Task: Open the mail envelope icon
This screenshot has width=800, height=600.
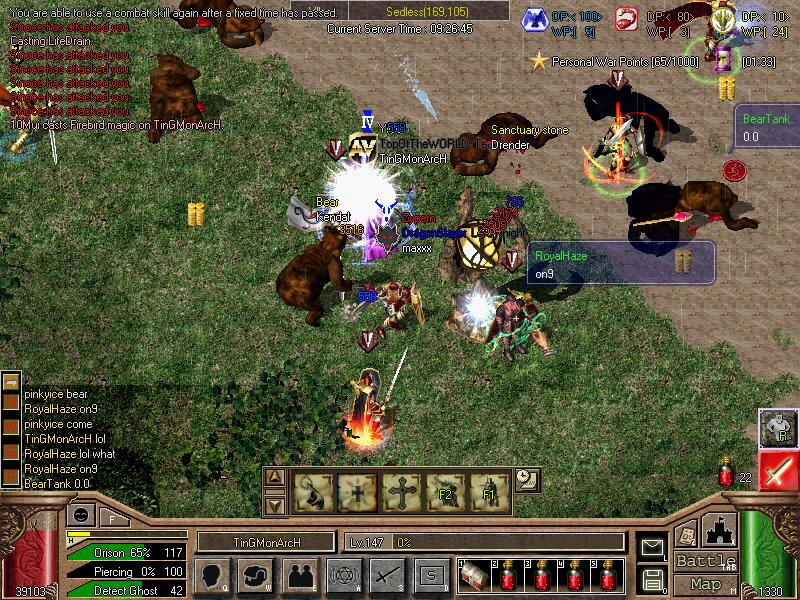Action: click(652, 547)
